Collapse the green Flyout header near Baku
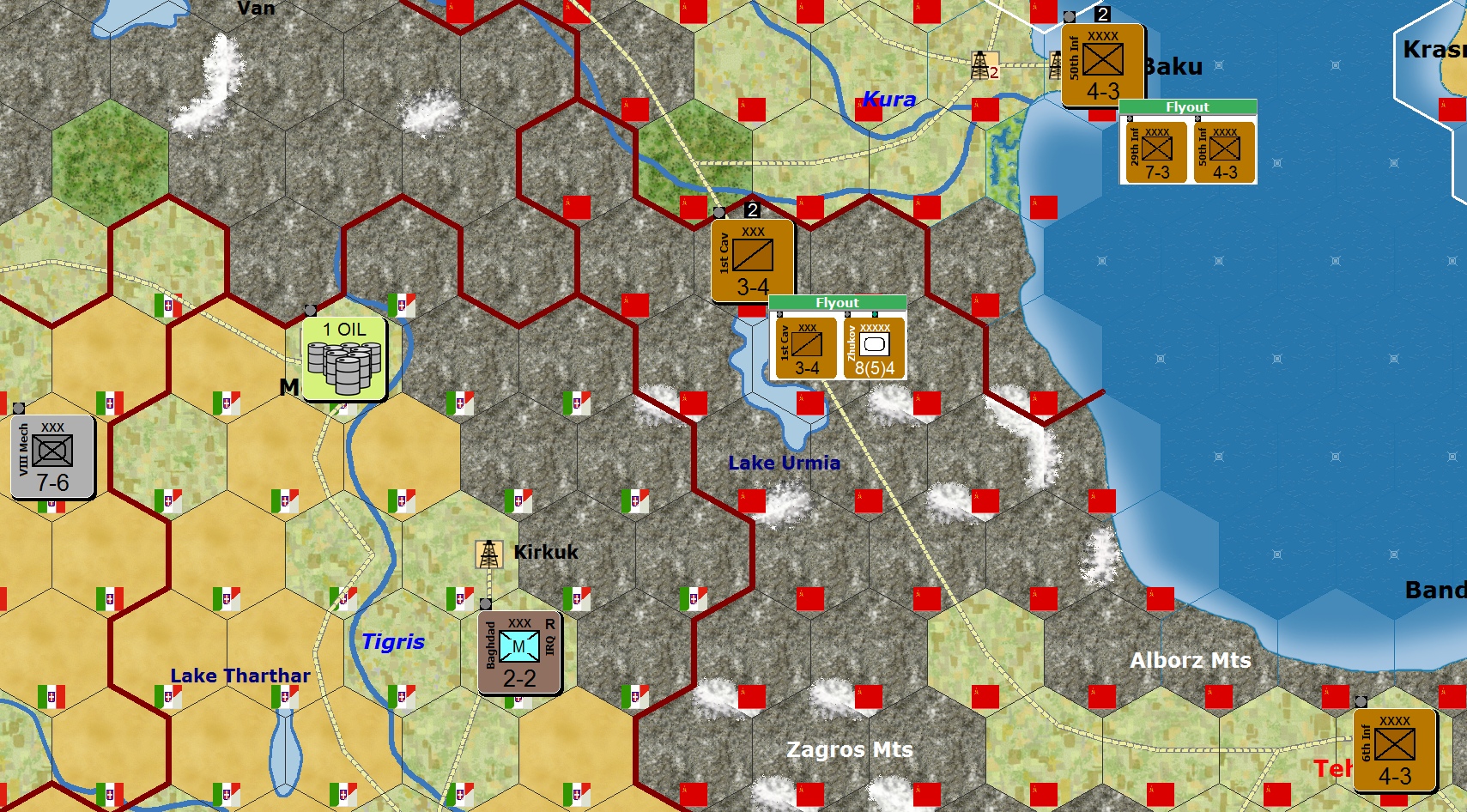The image size is (1467, 812). pos(1190,106)
